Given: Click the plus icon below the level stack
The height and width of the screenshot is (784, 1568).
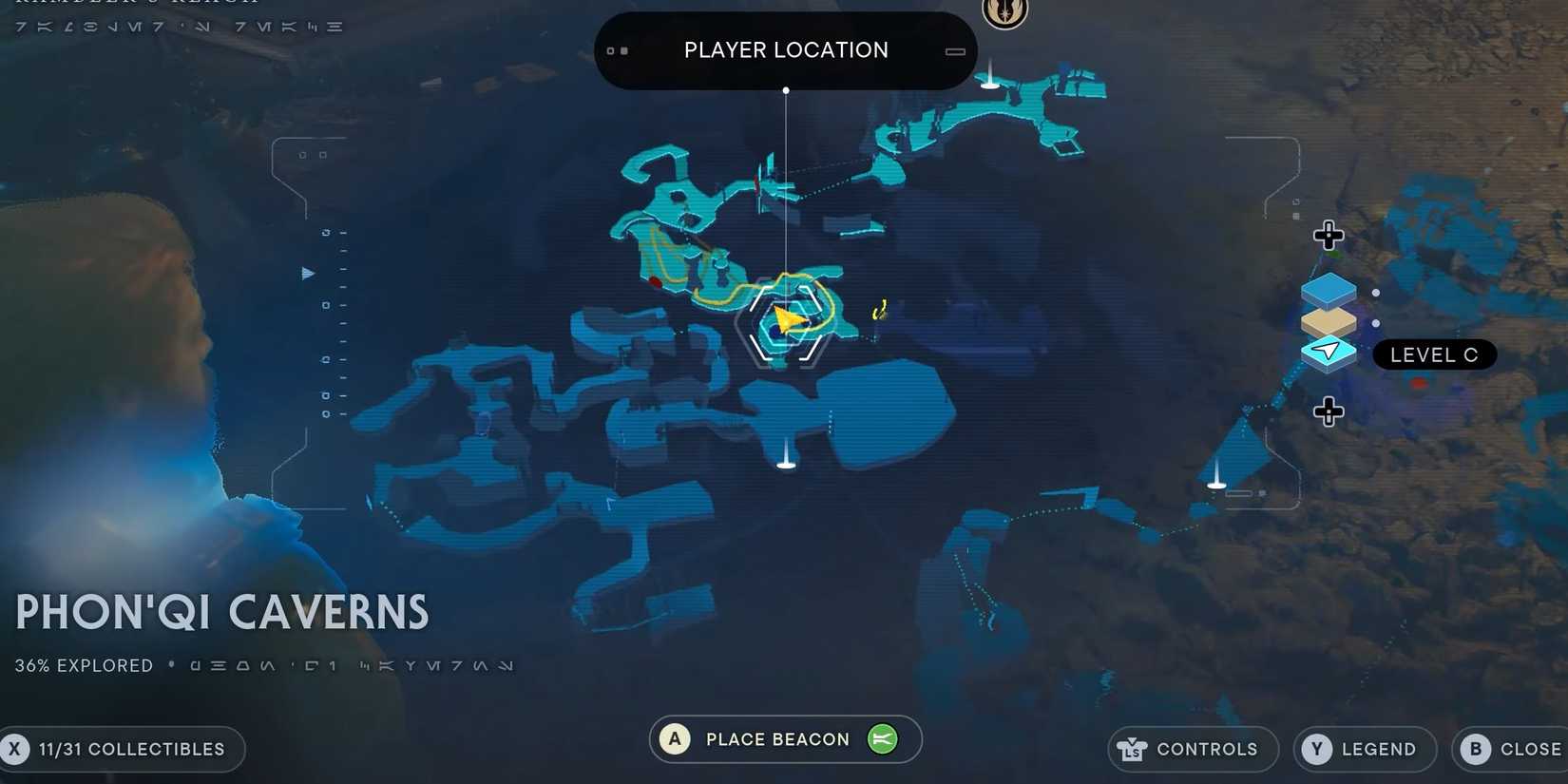Looking at the screenshot, I should point(1328,411).
